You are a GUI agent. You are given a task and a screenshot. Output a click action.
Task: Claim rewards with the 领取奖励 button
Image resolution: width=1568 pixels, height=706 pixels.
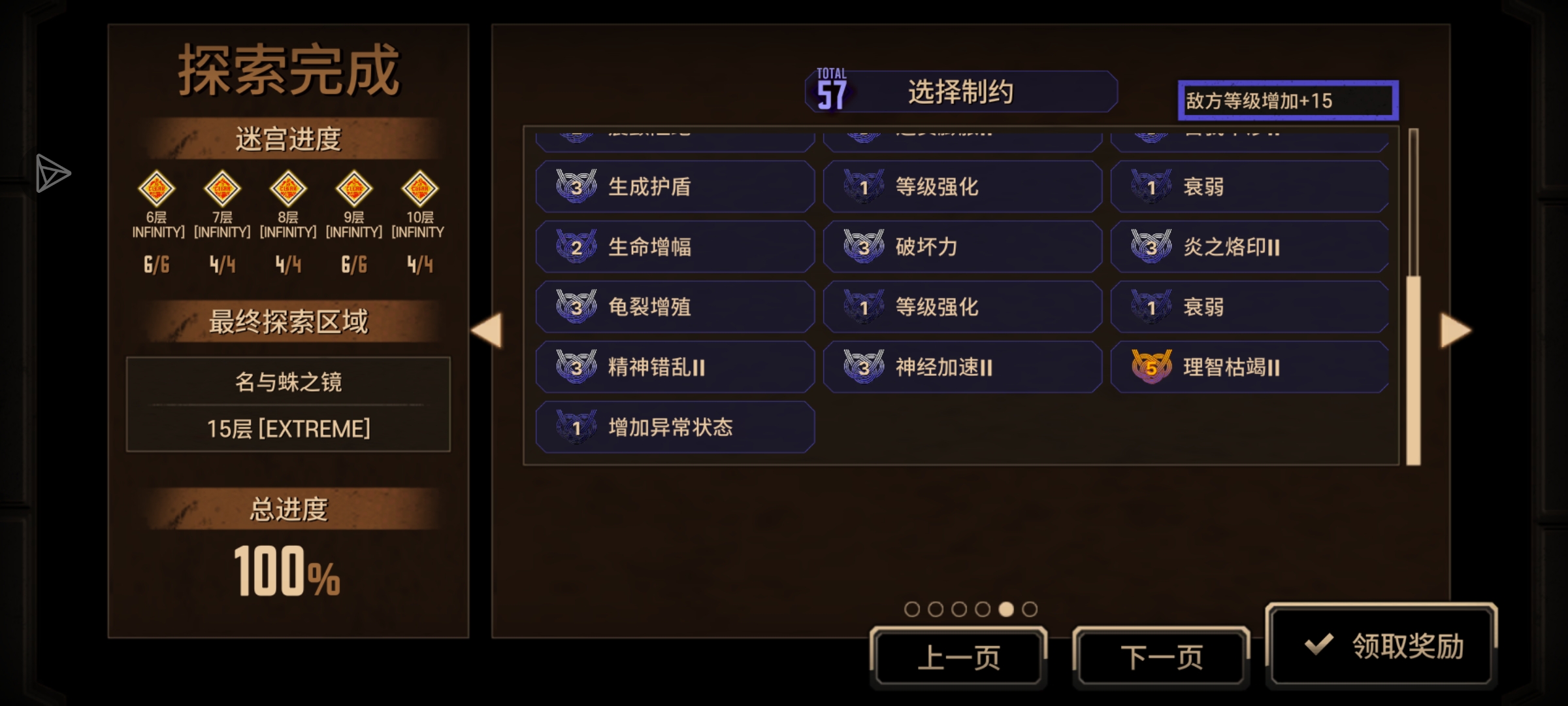tap(1381, 646)
